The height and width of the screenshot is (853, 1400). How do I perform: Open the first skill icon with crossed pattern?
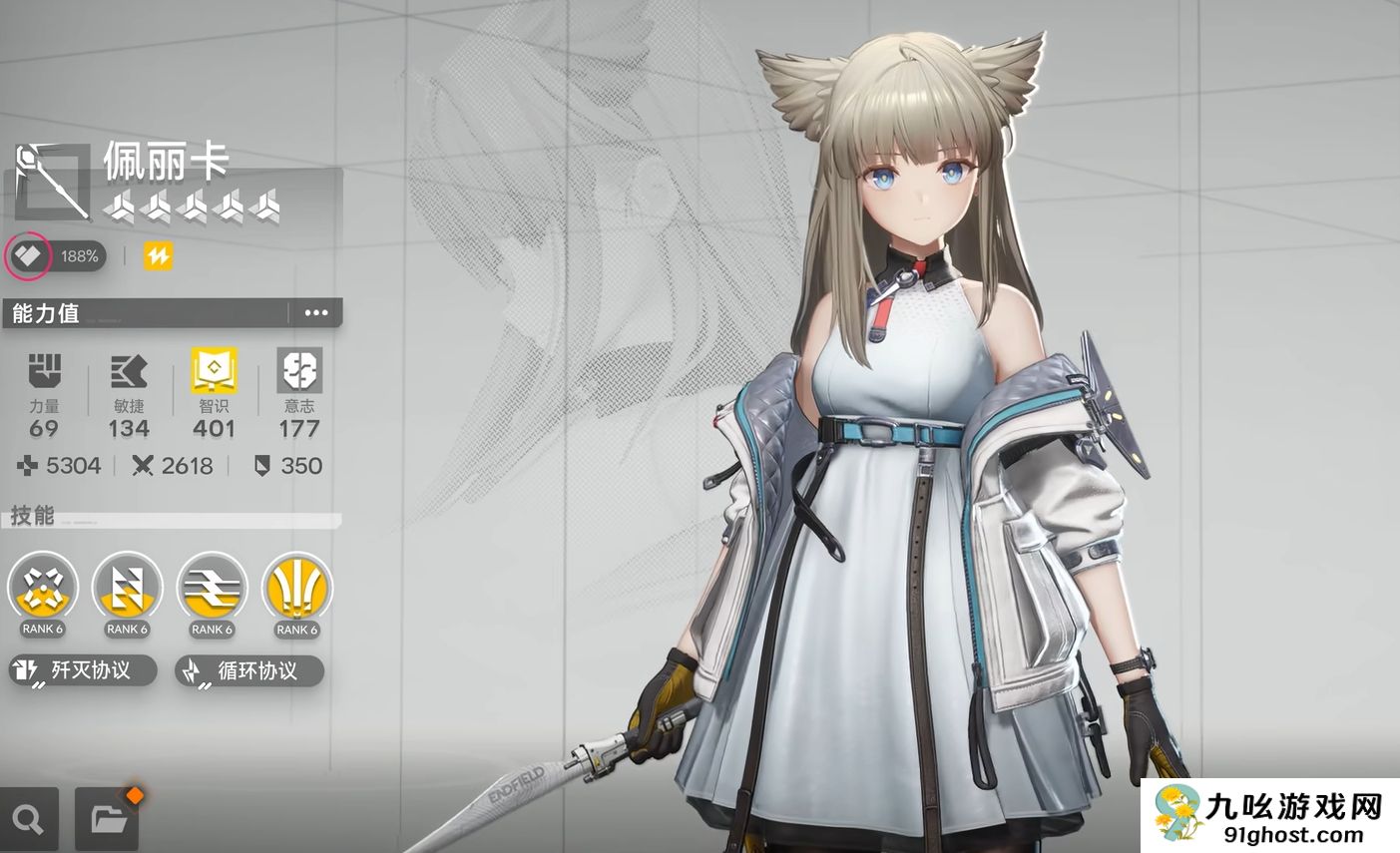click(x=42, y=587)
